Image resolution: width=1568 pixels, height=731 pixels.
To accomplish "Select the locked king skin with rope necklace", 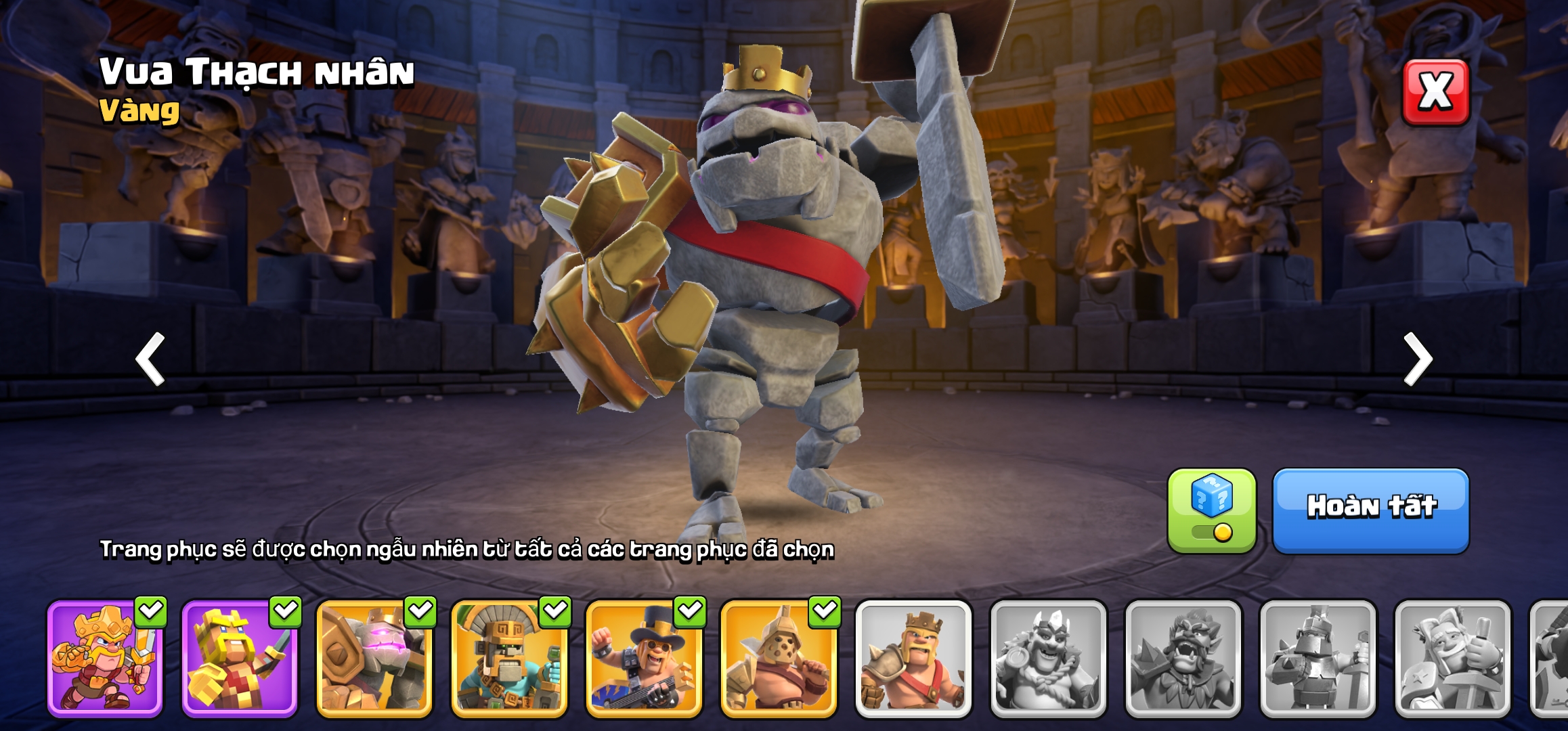I will click(x=1048, y=658).
